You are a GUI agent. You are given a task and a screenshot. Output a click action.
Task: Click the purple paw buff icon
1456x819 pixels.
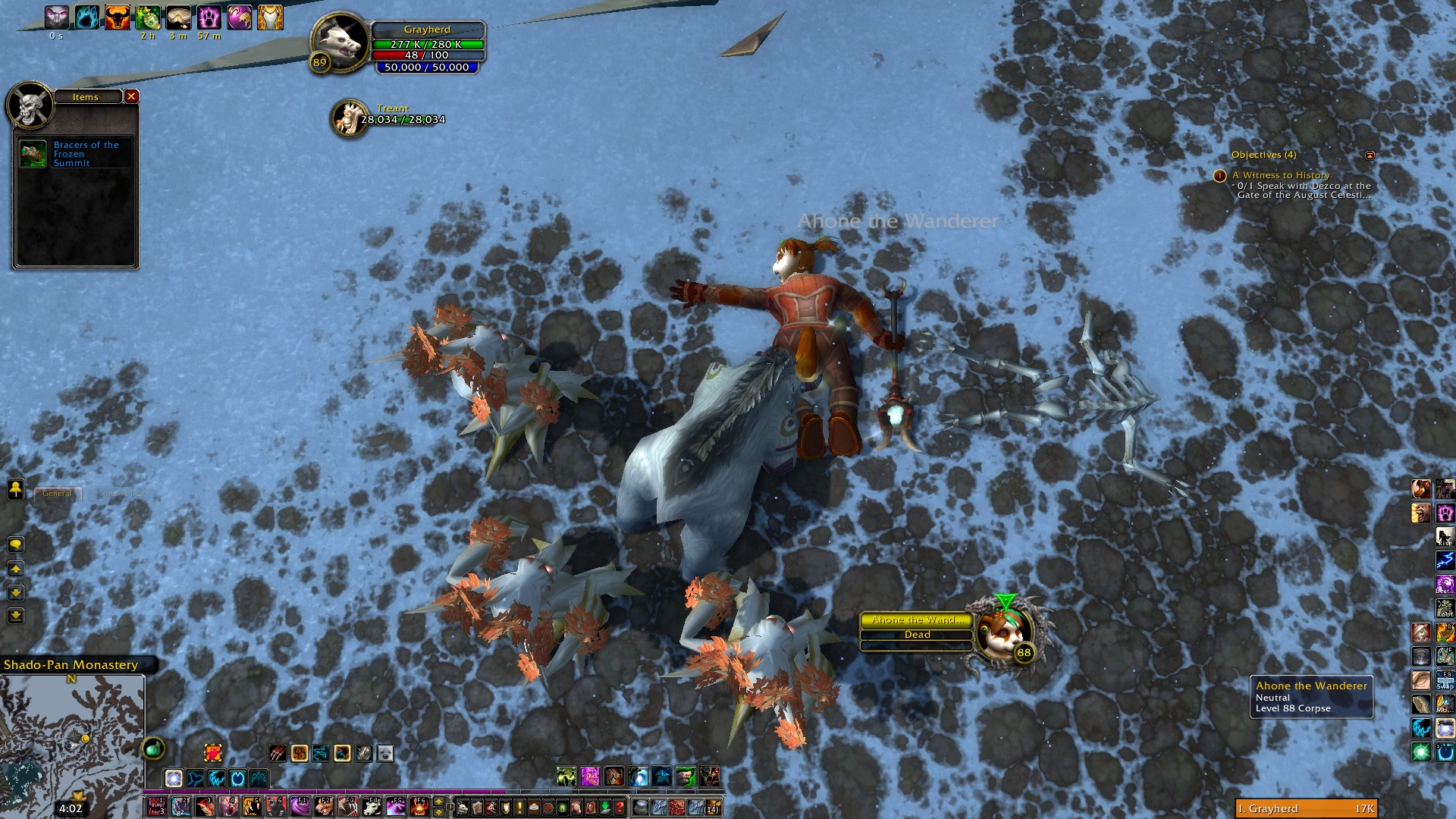click(209, 17)
